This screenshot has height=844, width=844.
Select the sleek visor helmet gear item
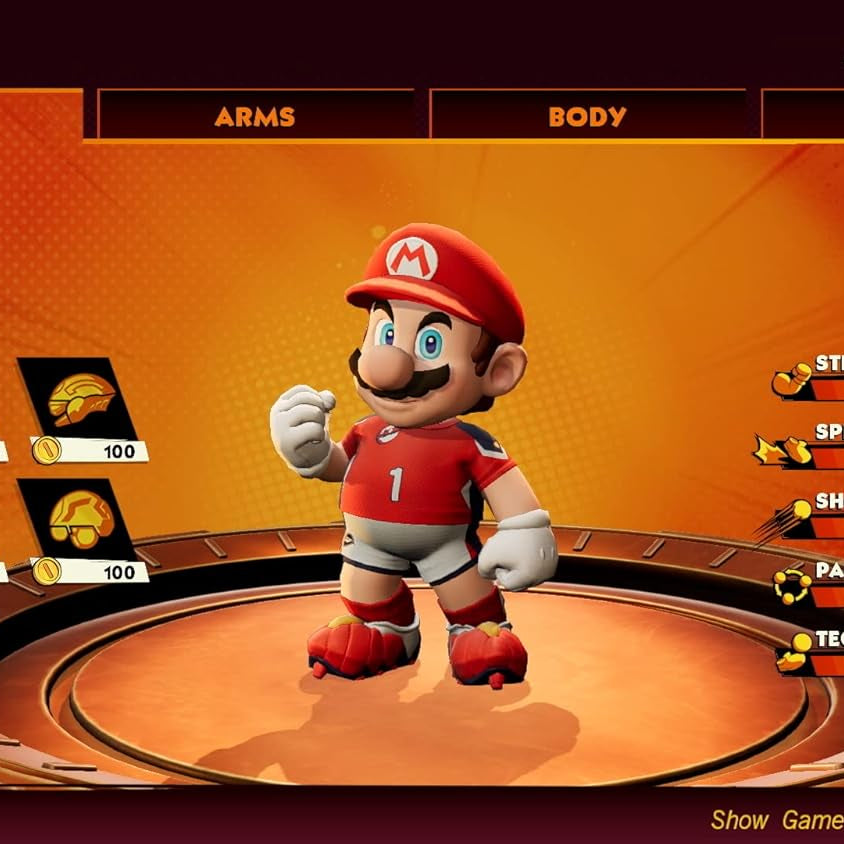coord(80,397)
